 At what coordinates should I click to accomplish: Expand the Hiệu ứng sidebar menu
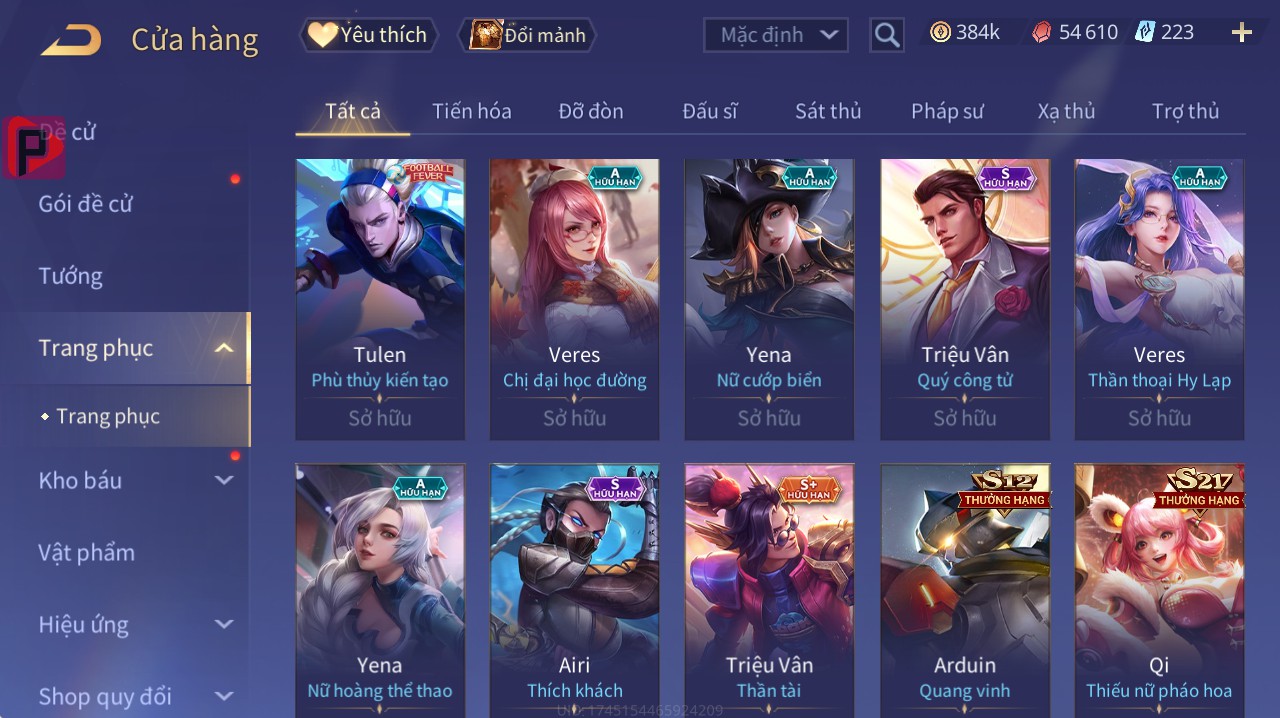click(135, 625)
